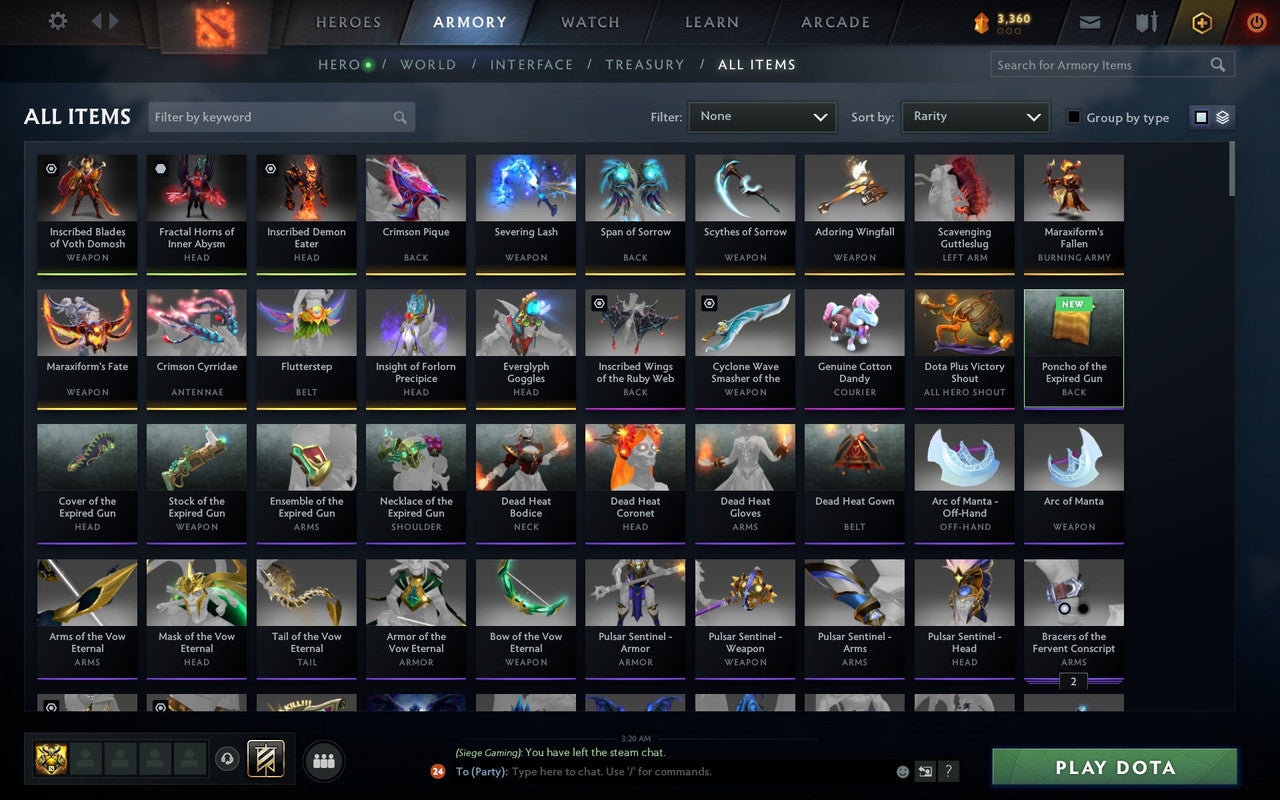Toggle the layered view icon

tap(1221, 116)
